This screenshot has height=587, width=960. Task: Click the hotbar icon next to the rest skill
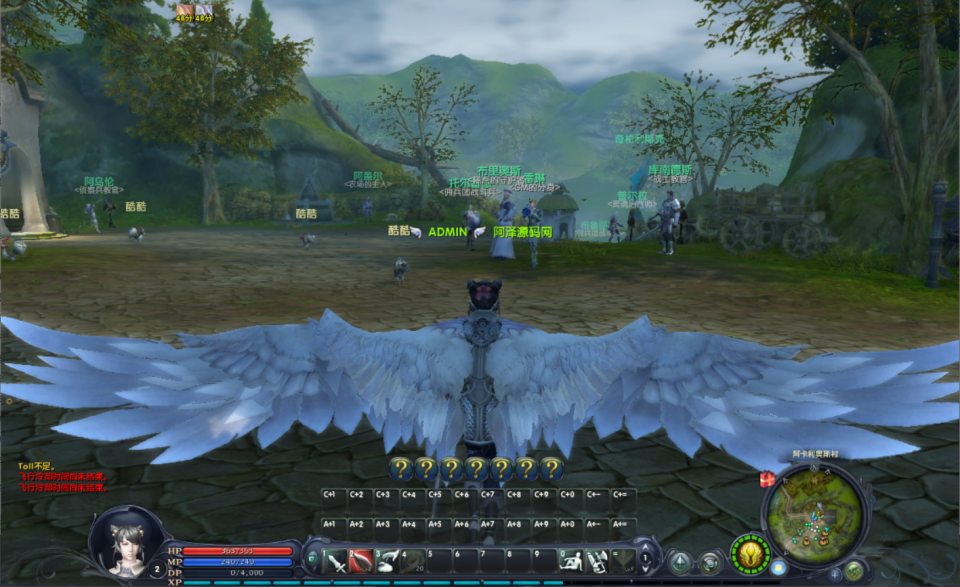pyautogui.click(x=596, y=561)
